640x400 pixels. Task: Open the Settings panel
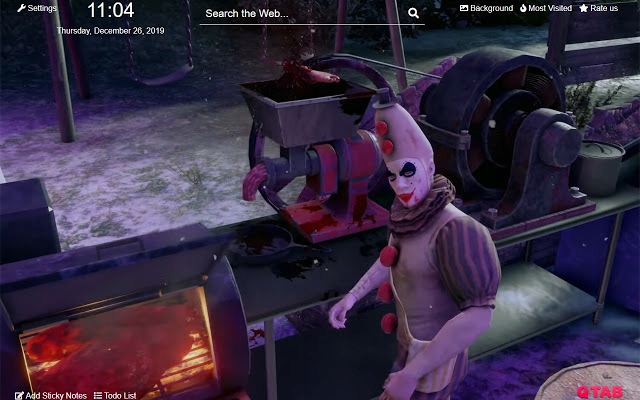(x=37, y=8)
